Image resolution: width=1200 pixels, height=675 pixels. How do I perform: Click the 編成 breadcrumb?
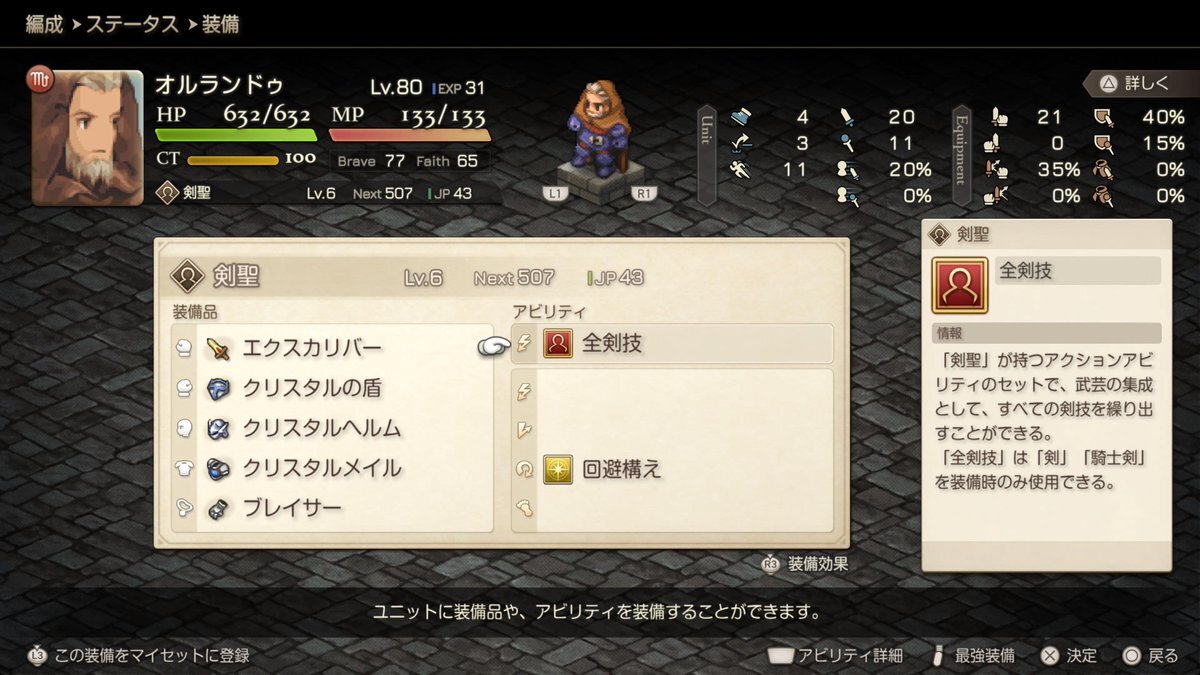pyautogui.click(x=46, y=23)
